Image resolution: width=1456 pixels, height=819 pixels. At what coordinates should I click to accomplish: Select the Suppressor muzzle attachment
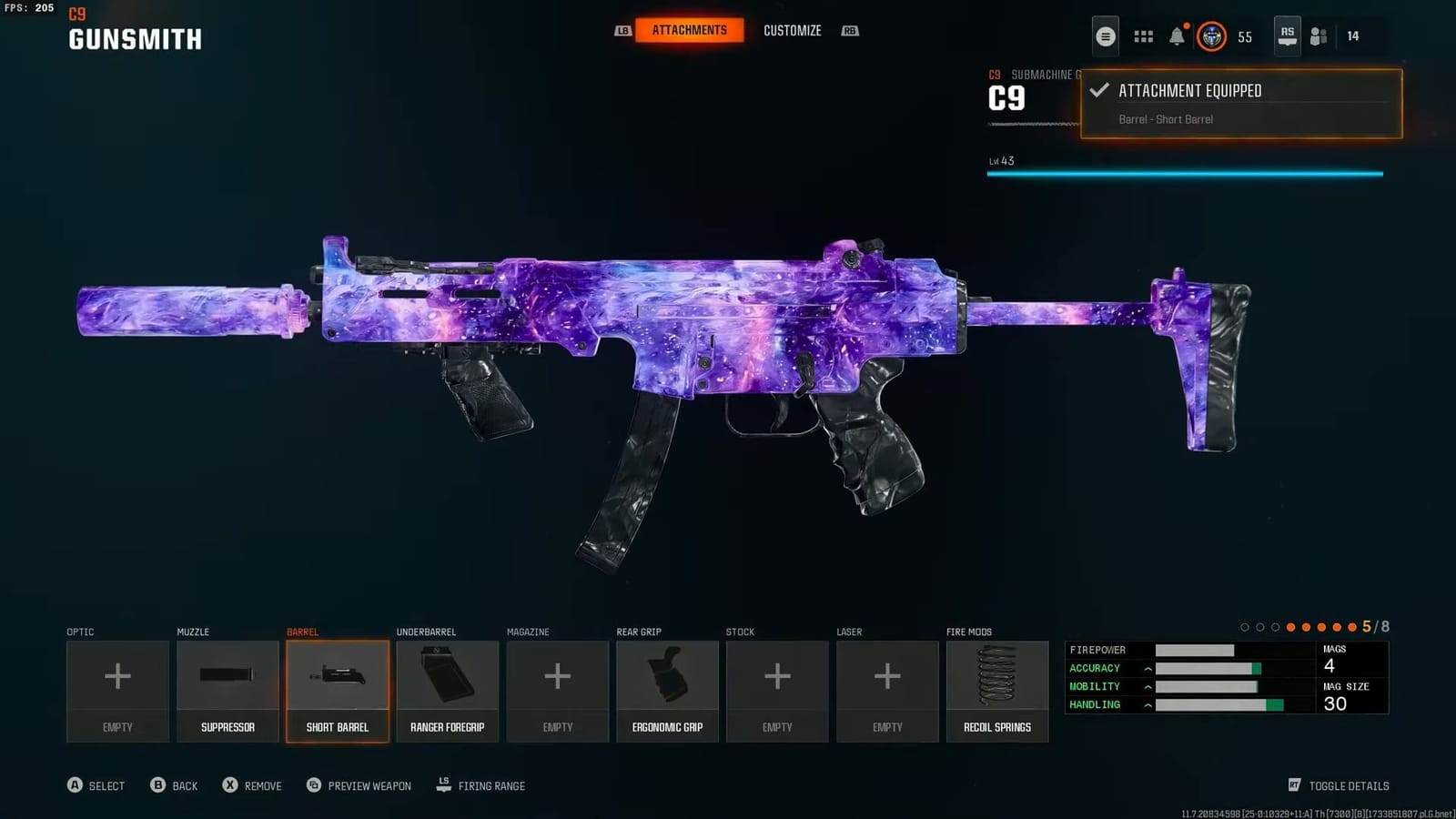(227, 690)
